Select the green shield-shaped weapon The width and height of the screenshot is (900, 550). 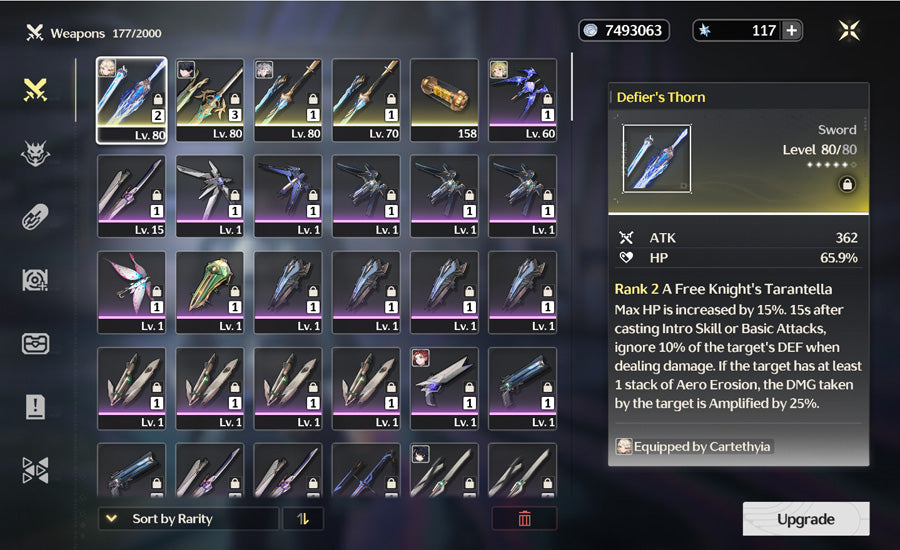210,292
